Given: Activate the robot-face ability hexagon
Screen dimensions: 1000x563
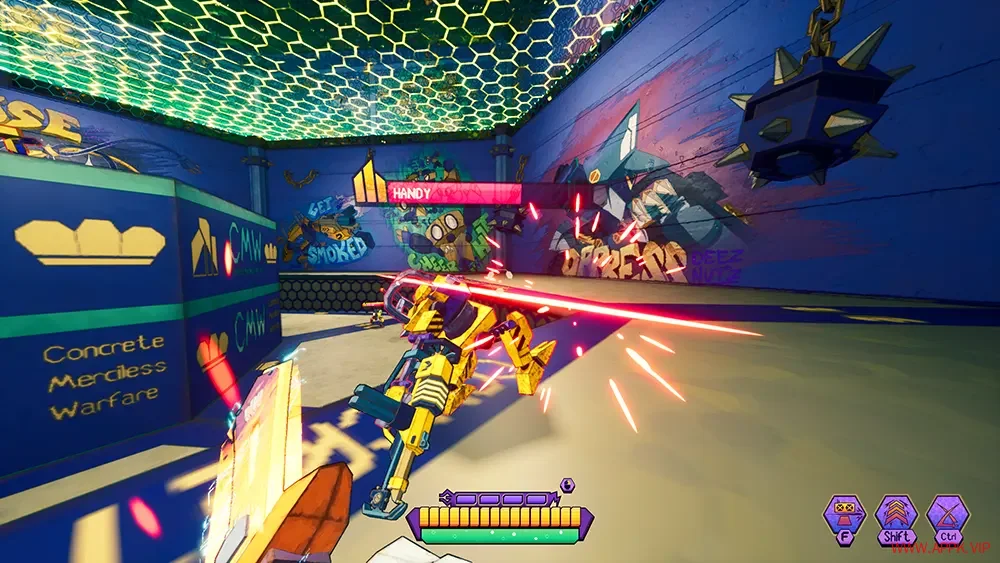Looking at the screenshot, I should [844, 516].
